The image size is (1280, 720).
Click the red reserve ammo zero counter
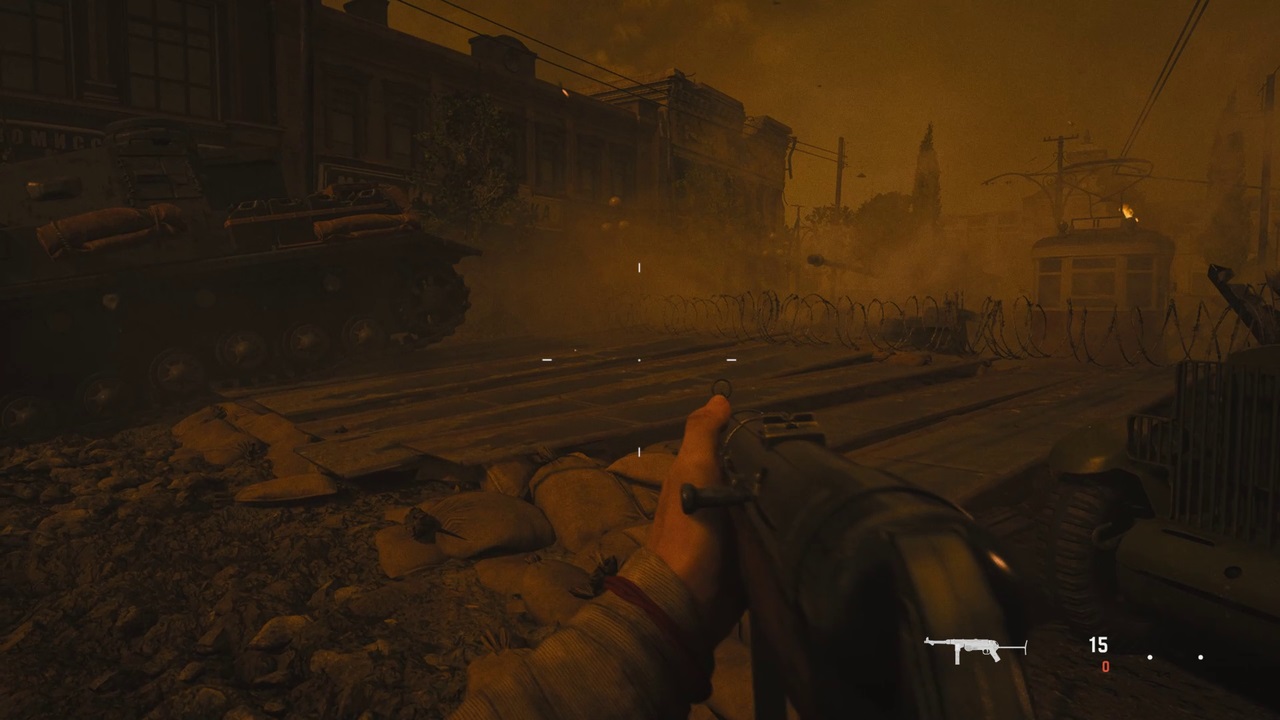[1105, 667]
